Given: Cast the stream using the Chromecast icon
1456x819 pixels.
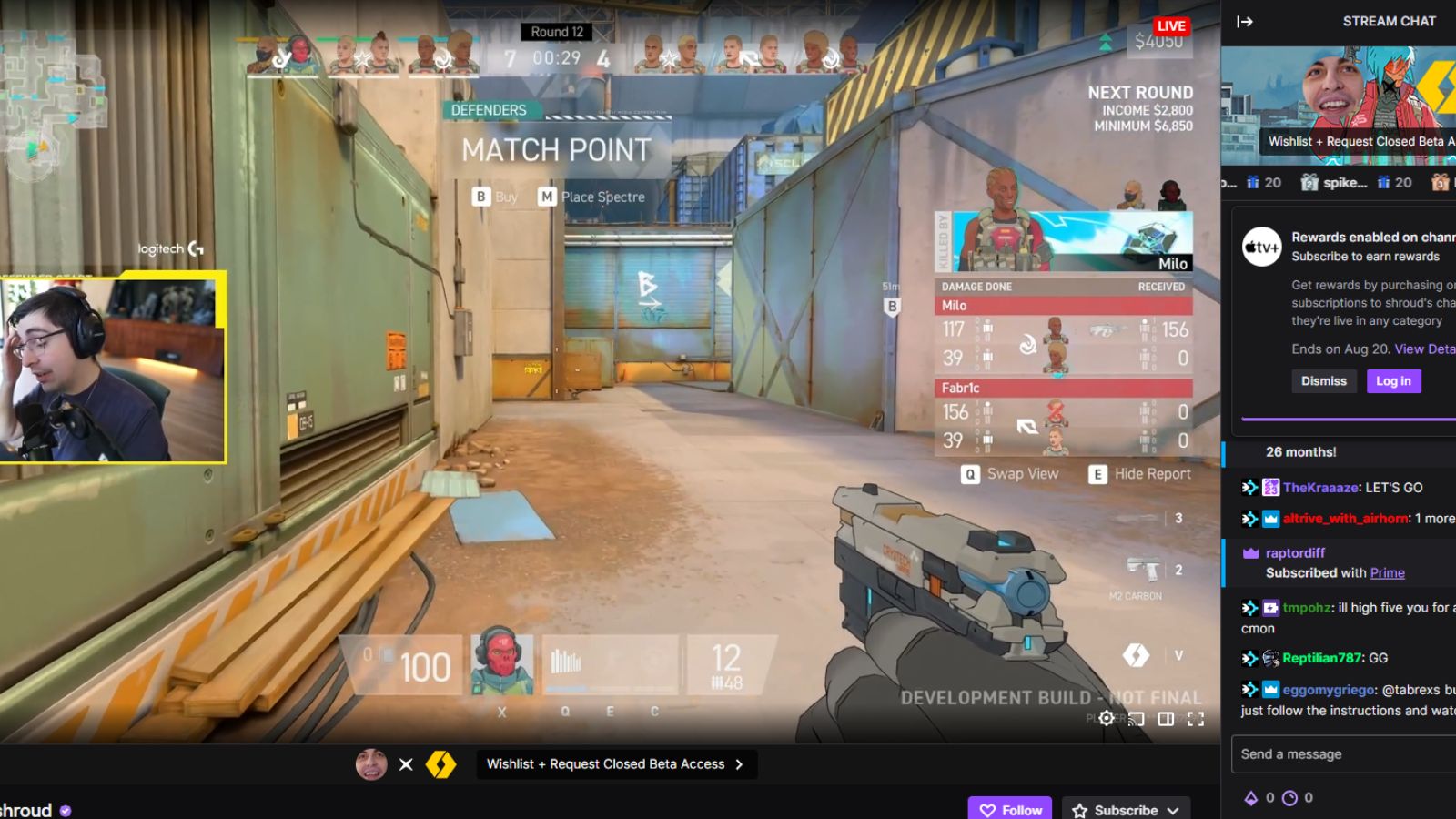Looking at the screenshot, I should pos(1136,719).
